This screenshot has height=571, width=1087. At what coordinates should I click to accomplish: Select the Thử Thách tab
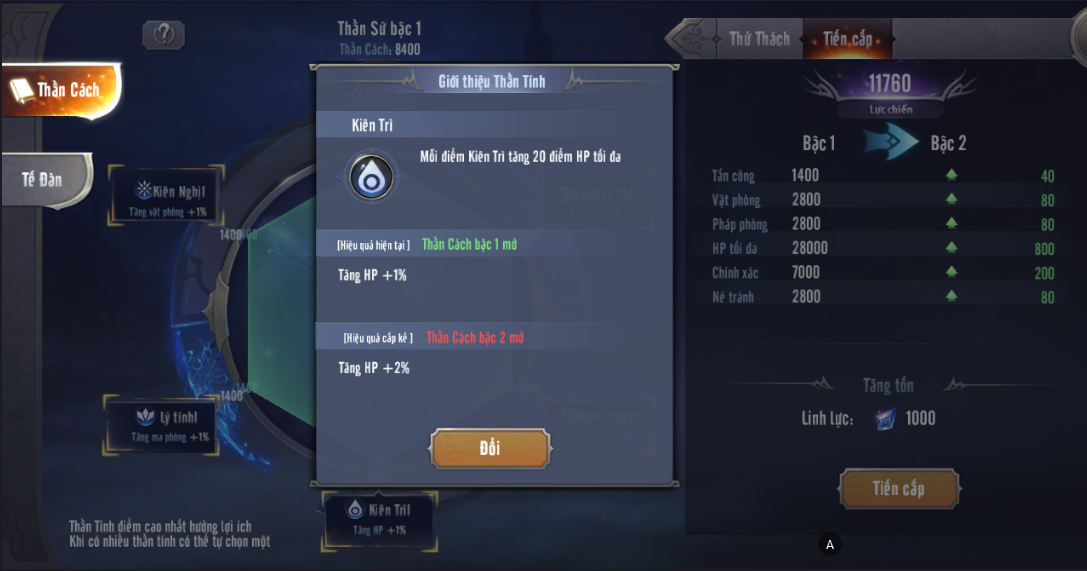[758, 39]
